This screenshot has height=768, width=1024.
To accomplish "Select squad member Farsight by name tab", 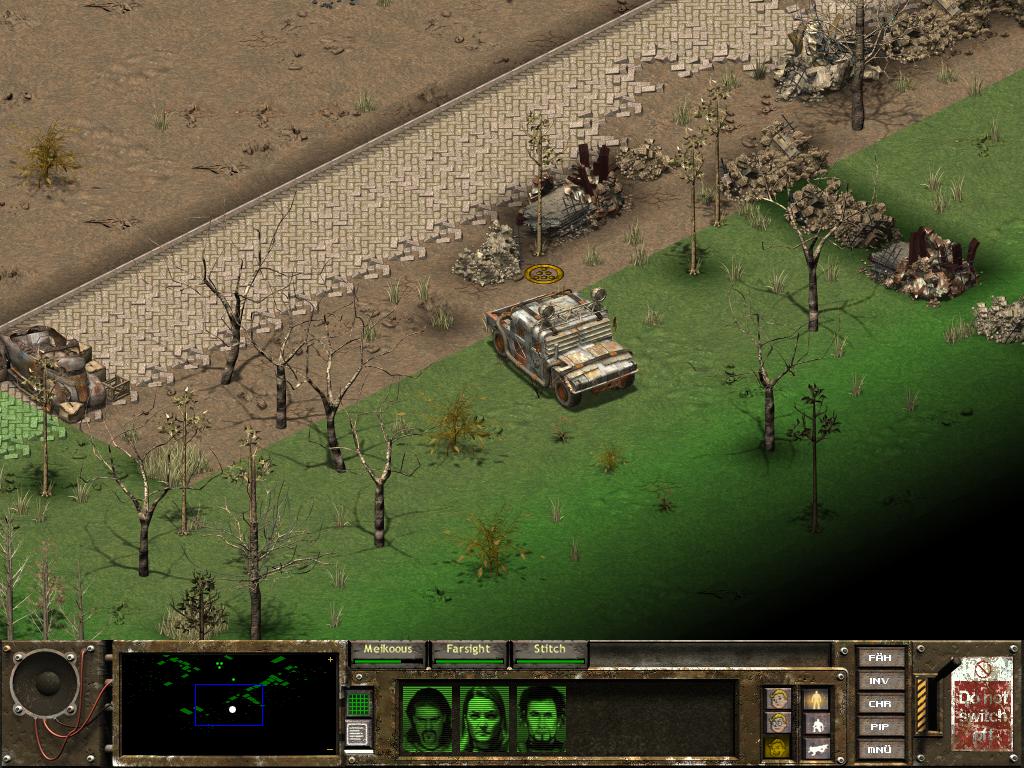I will 468,650.
